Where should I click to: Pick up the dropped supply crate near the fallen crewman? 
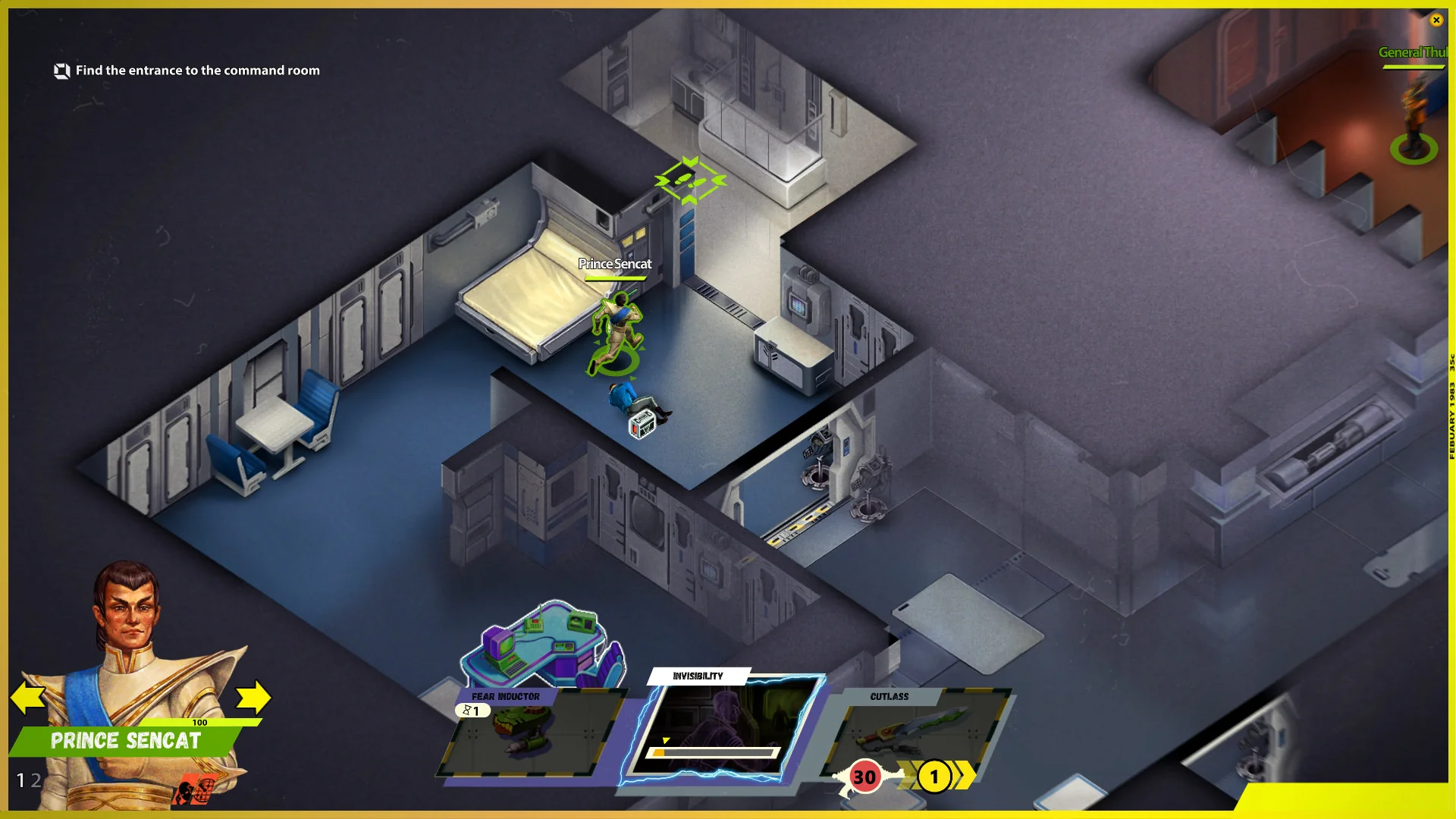pyautogui.click(x=641, y=426)
